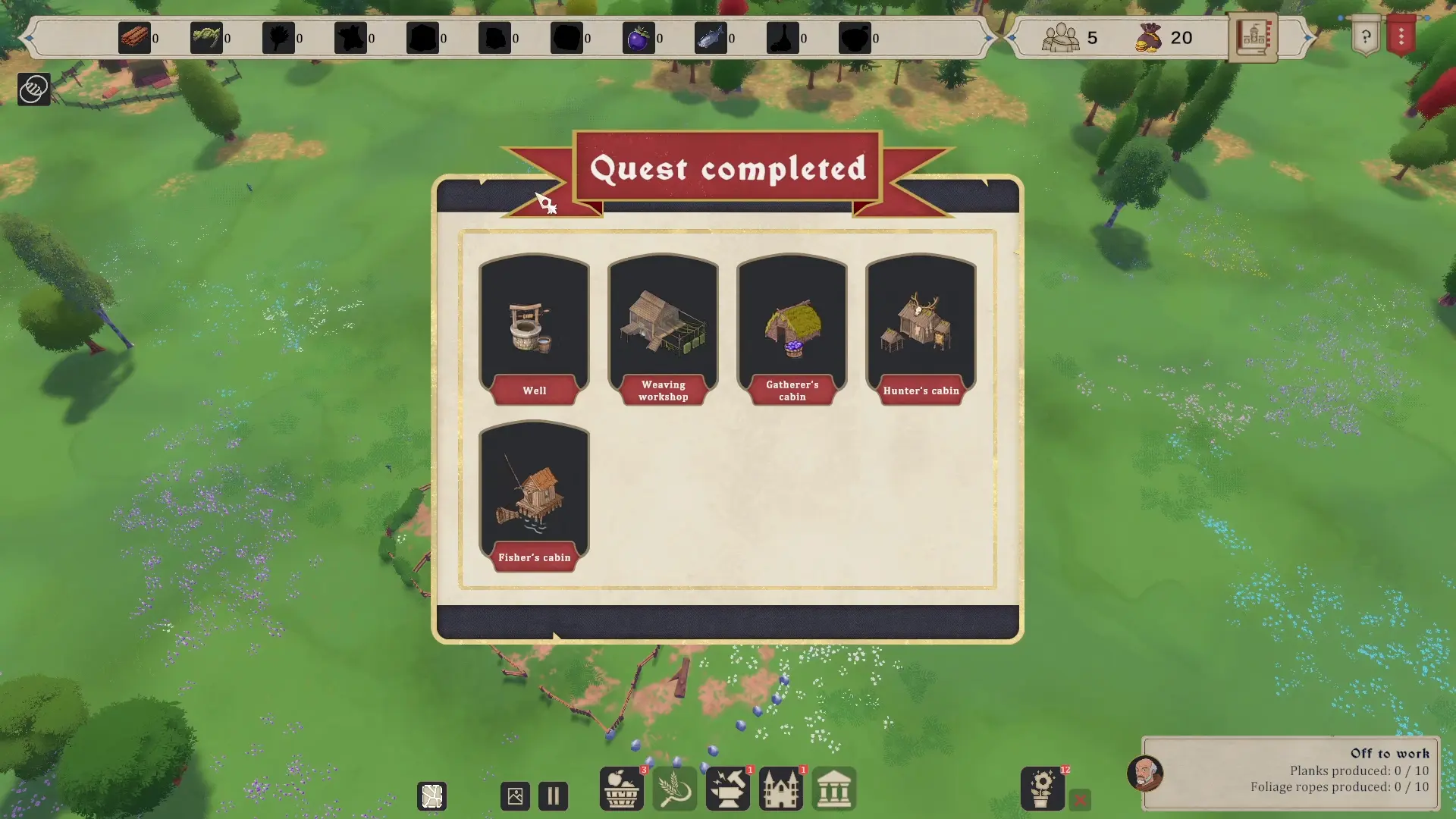Click the Off to work quest tracker

pyautogui.click(x=1290, y=773)
